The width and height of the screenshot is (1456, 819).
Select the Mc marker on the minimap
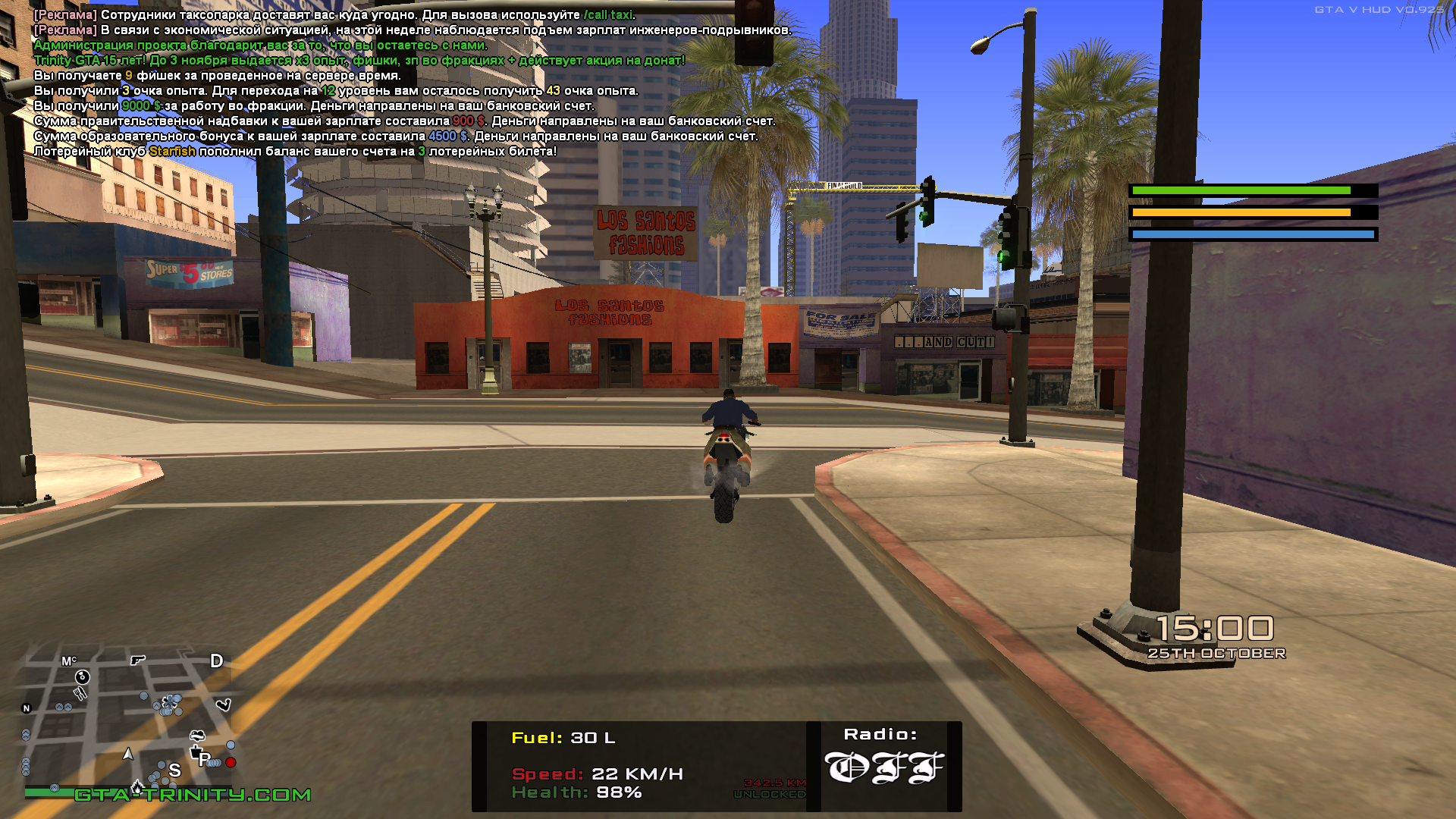point(68,661)
